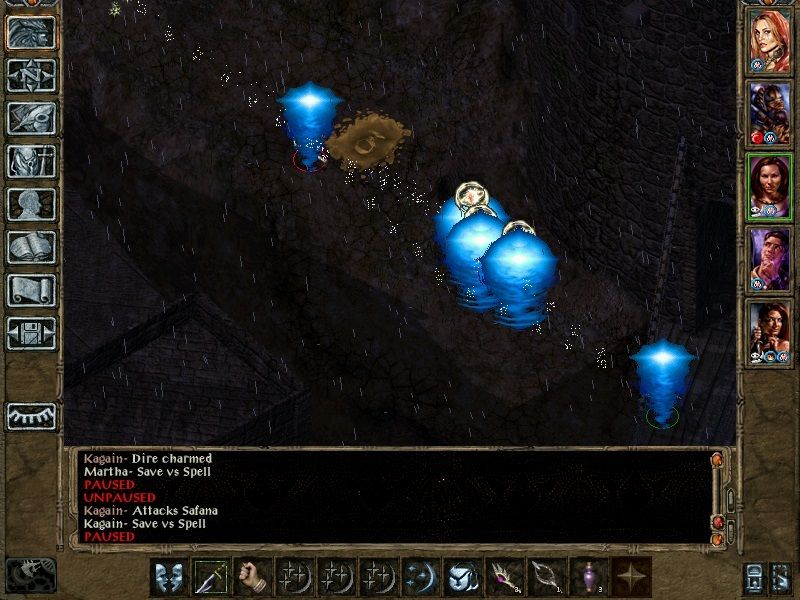Select the green-highlighted woman's portrait
Screen dimensions: 800x600
tap(769, 186)
